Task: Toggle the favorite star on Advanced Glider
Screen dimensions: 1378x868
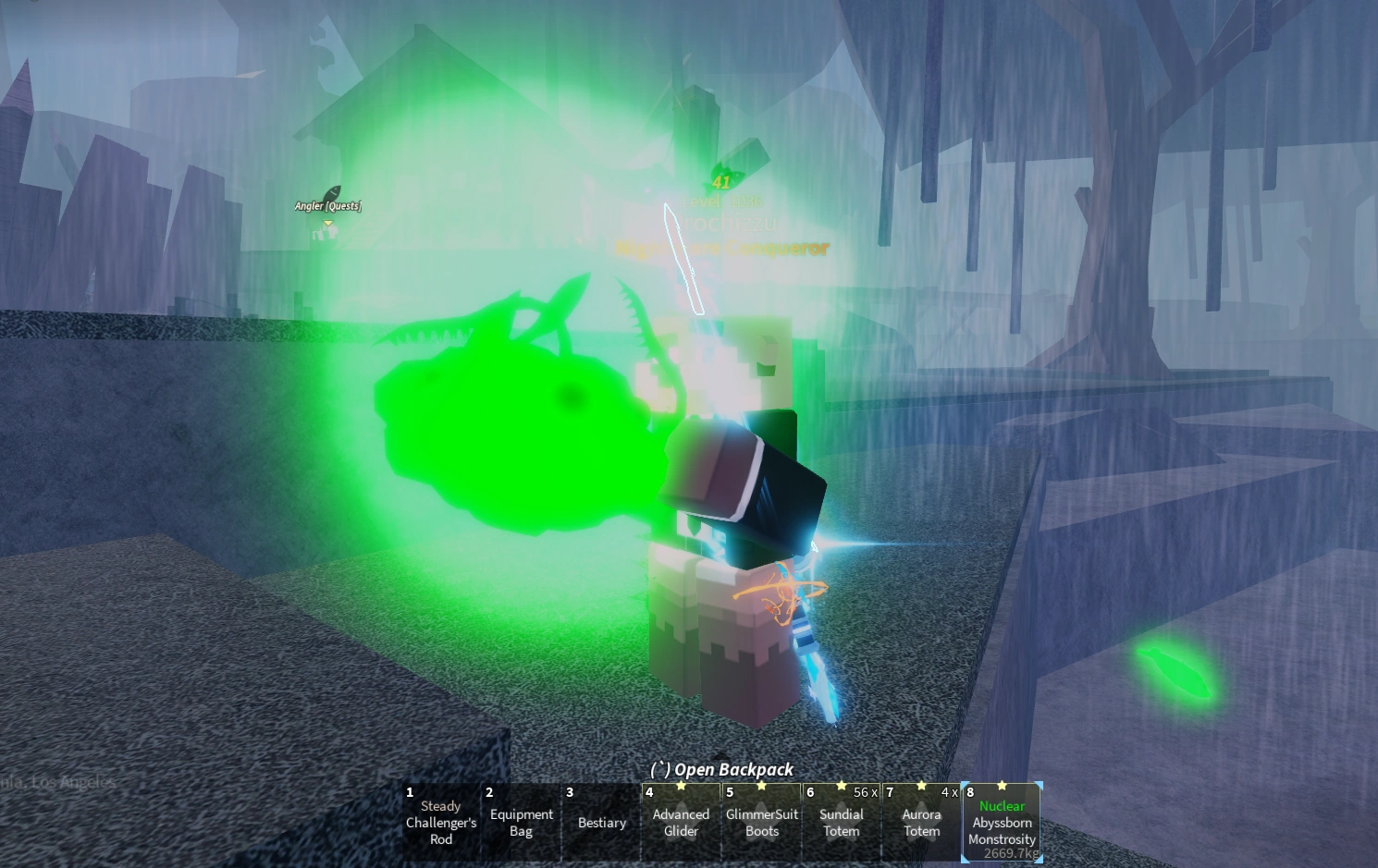Action: (682, 785)
